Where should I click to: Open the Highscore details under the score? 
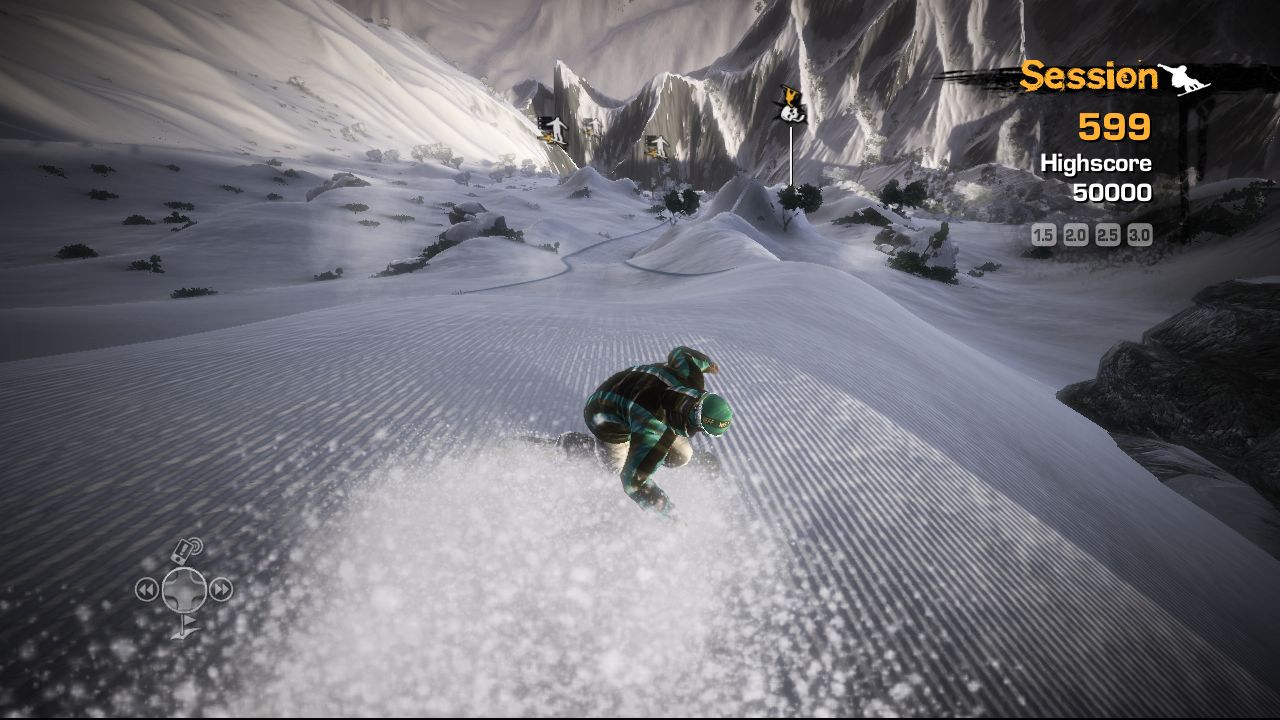(x=1097, y=162)
